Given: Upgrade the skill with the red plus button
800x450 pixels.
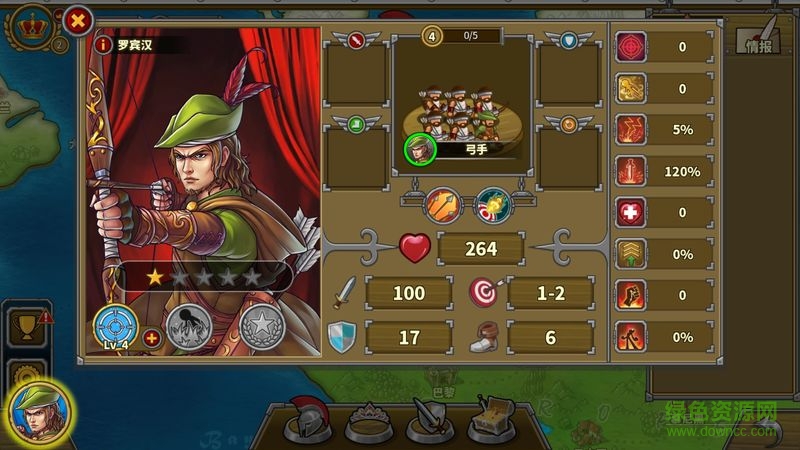Looking at the screenshot, I should [152, 338].
